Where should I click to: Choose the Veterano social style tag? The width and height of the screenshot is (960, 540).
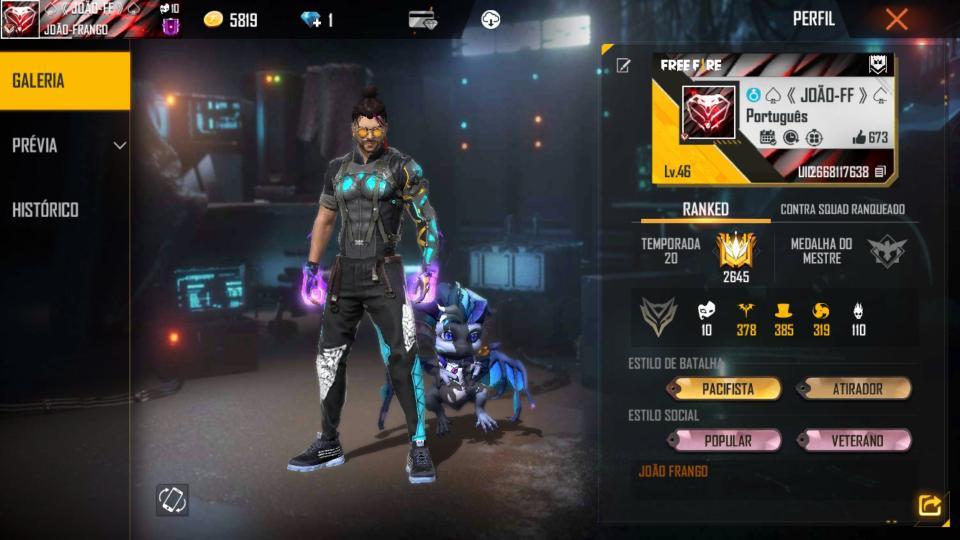click(855, 440)
